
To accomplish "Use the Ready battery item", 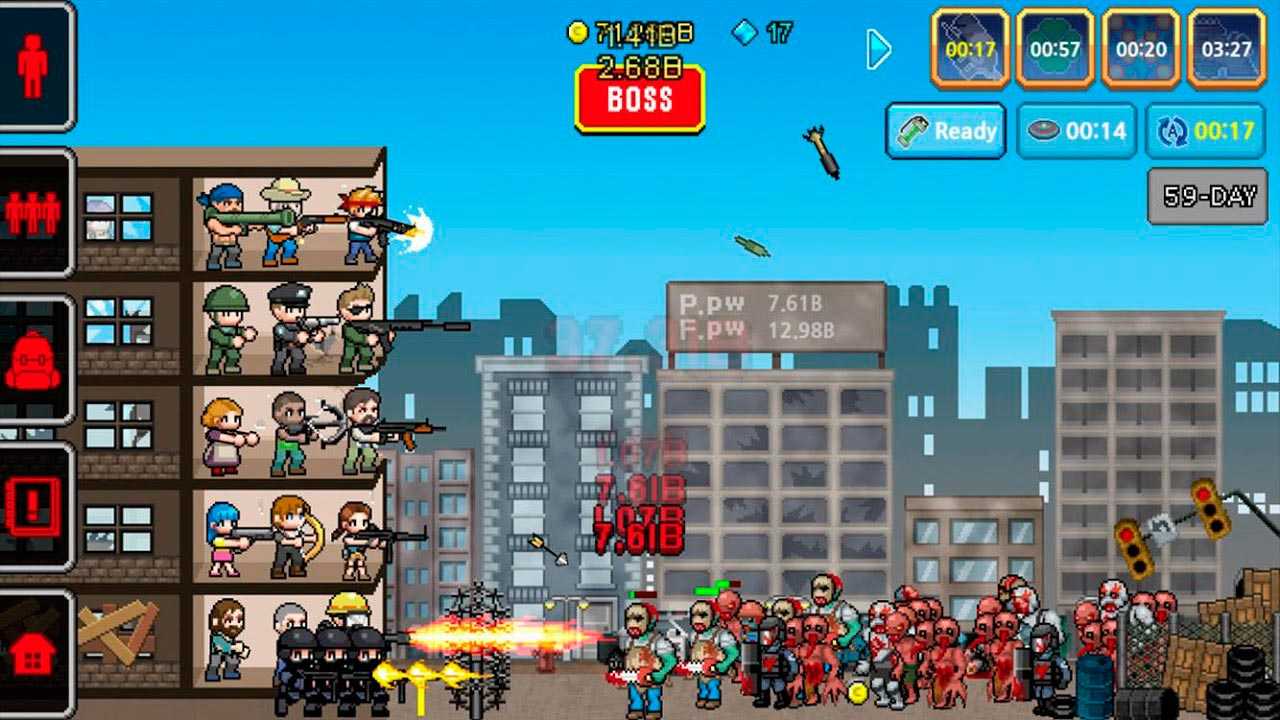I will pos(946,131).
